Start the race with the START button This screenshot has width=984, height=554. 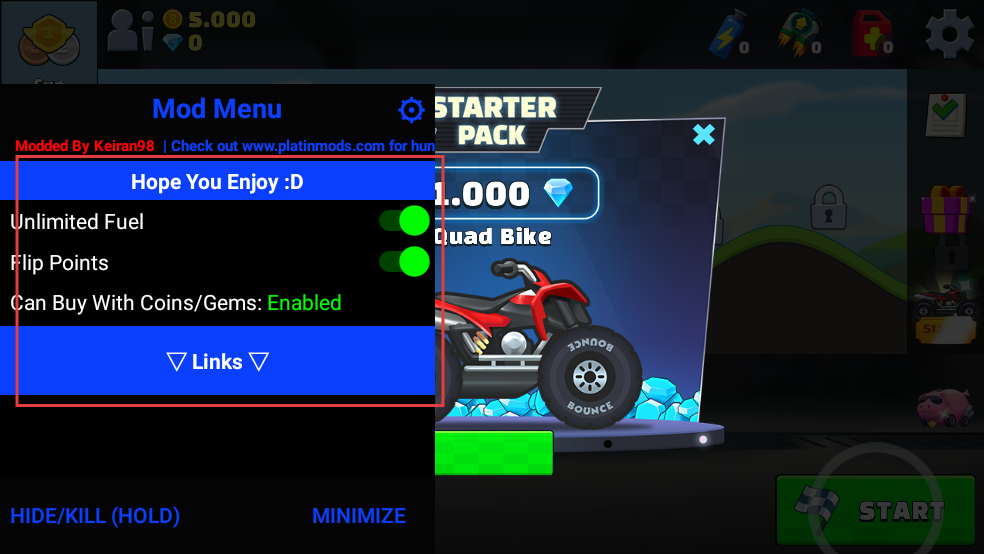point(875,509)
